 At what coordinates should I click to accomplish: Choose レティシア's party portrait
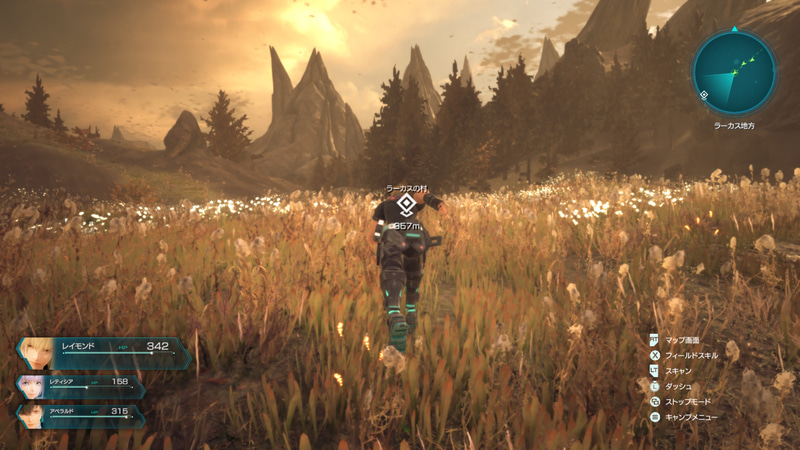pyautogui.click(x=32, y=386)
